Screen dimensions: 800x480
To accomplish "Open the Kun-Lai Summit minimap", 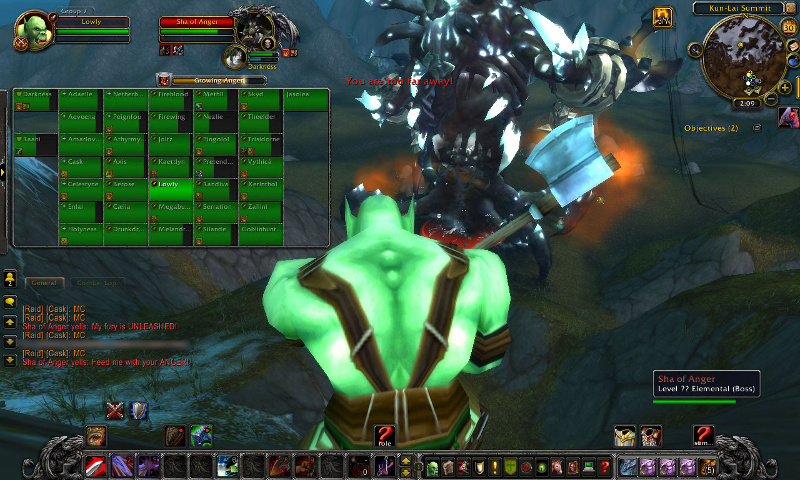I will pos(743,58).
